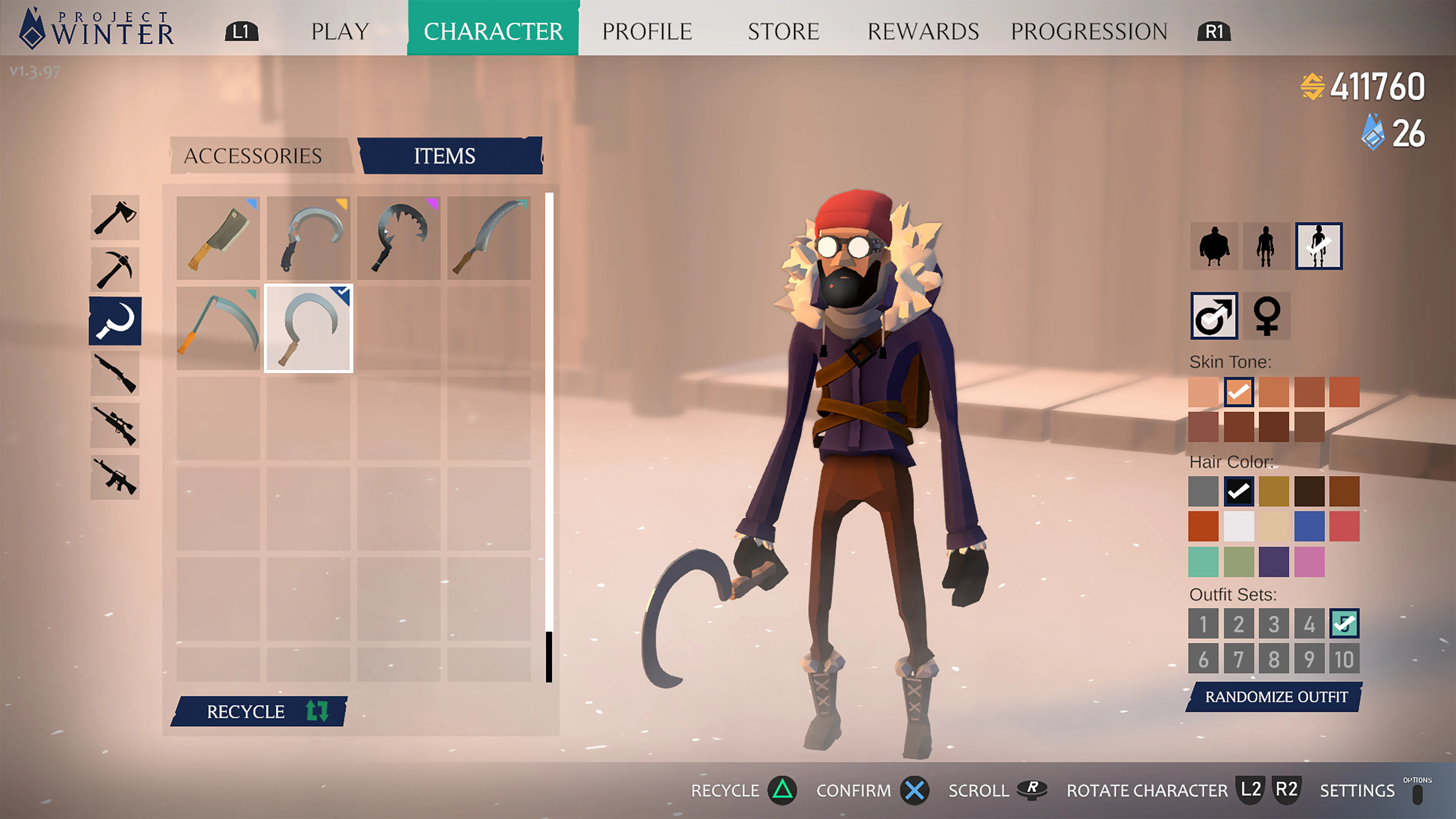This screenshot has height=819, width=1456.
Task: Select the large body type silhouette
Action: (1213, 245)
